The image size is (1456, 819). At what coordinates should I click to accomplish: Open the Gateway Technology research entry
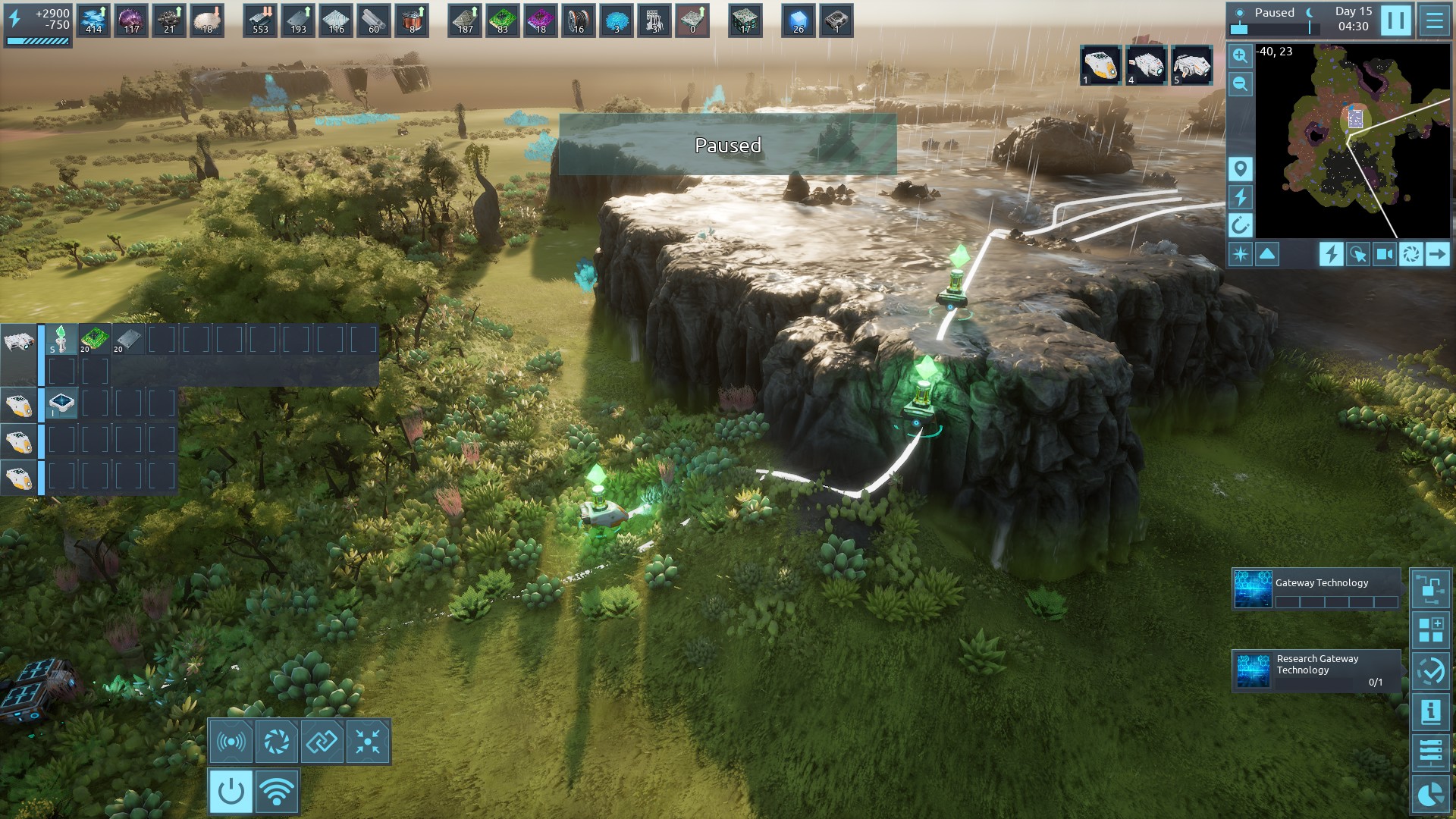1316,589
